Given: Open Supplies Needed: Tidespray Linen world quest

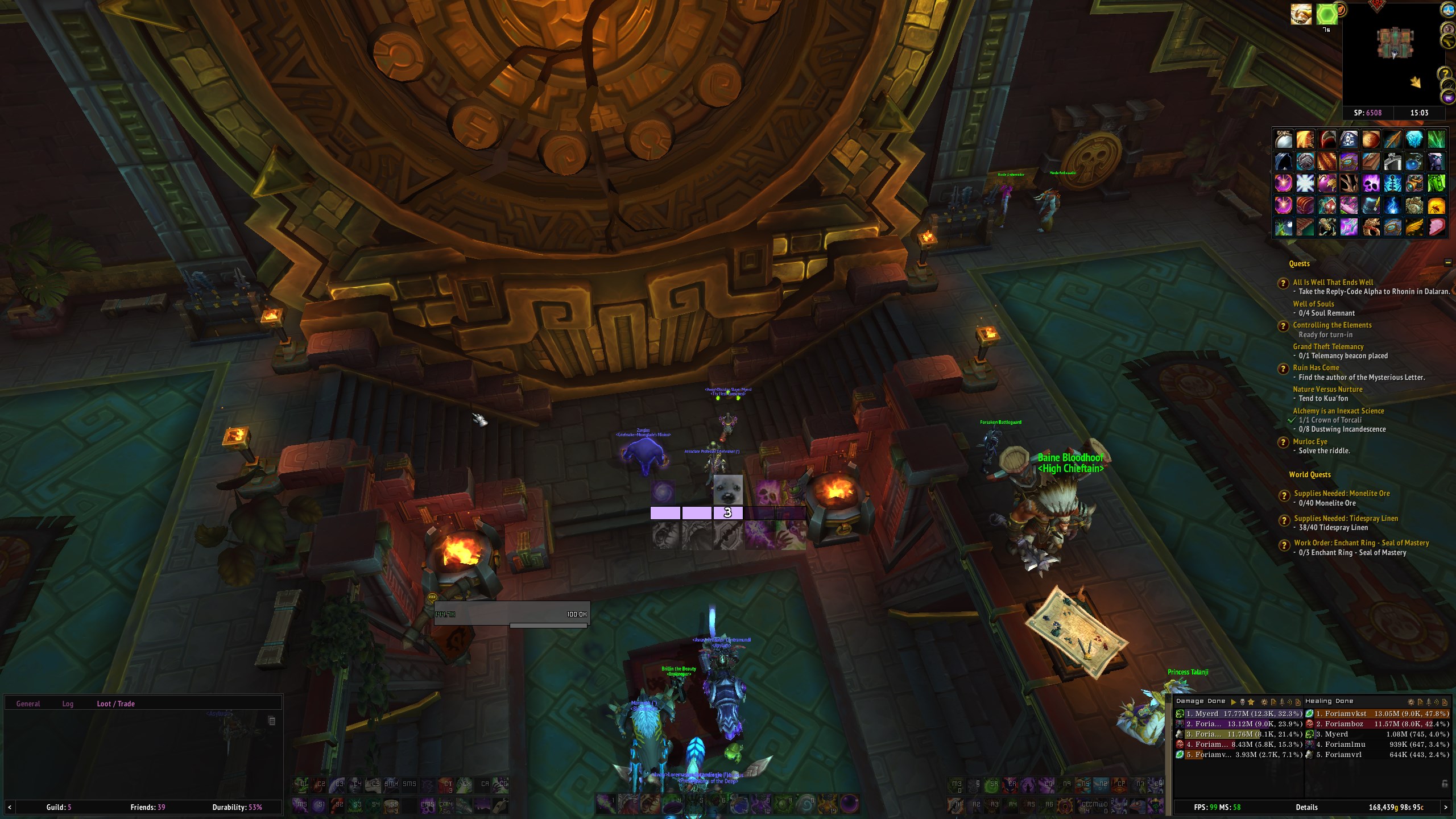Looking at the screenshot, I should tap(1346, 518).
